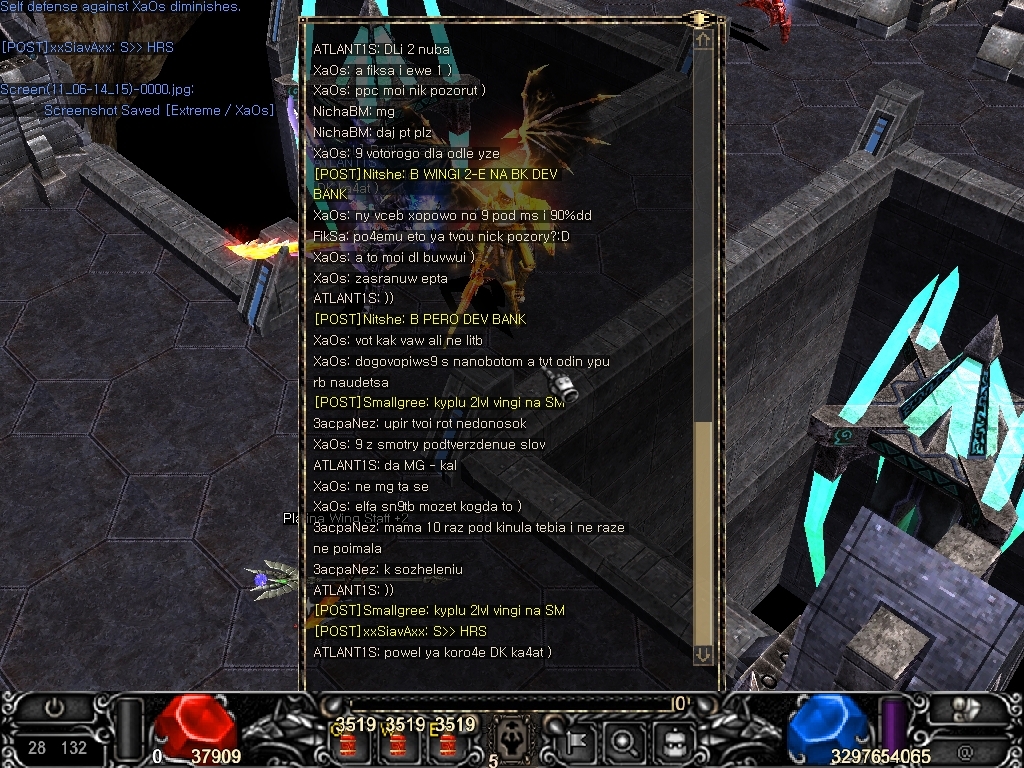Screen dimensions: 1024x768
Task: Use the red potion in the W slot
Action: point(398,743)
